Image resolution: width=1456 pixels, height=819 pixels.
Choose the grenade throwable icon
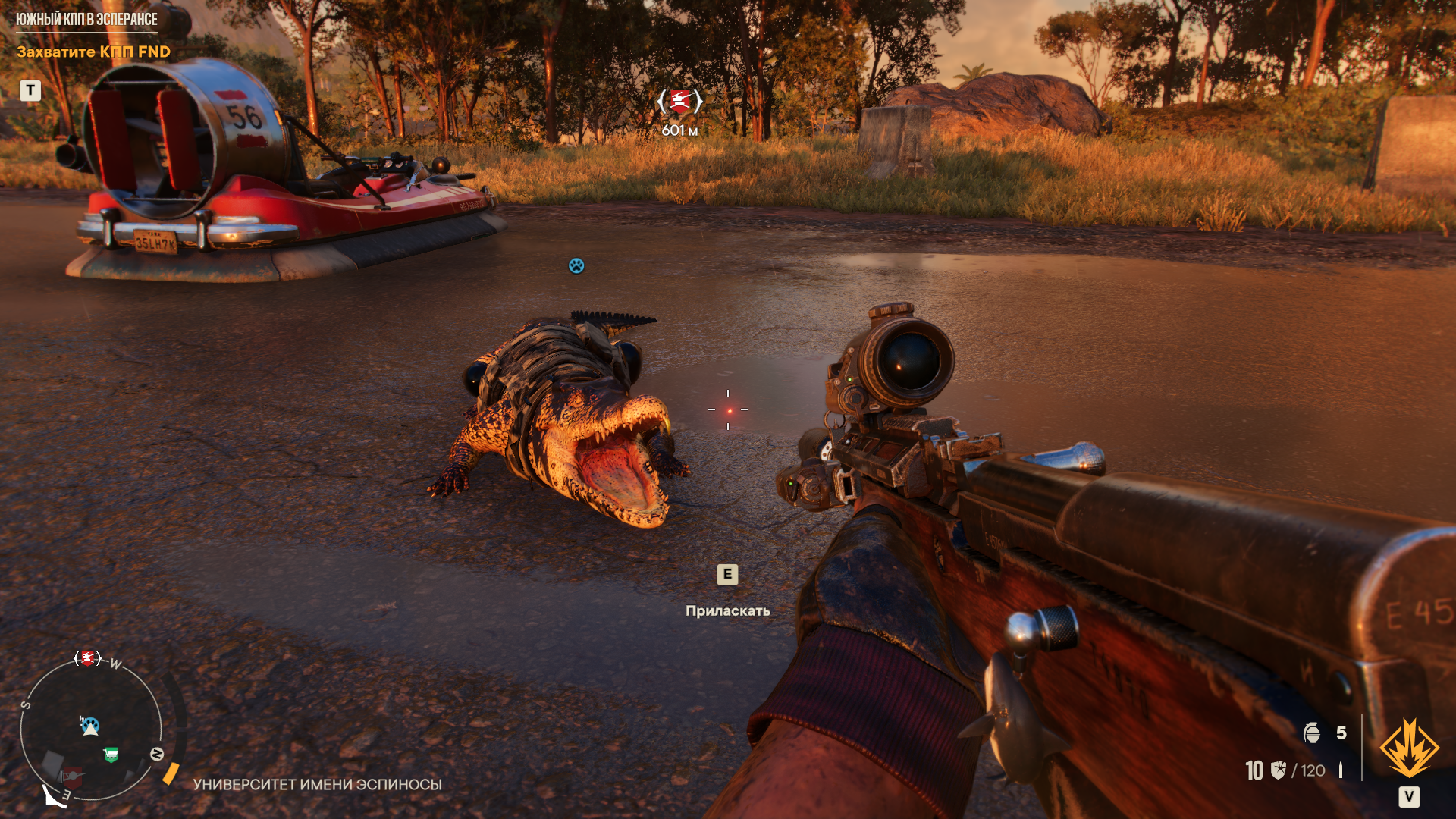point(1312,733)
